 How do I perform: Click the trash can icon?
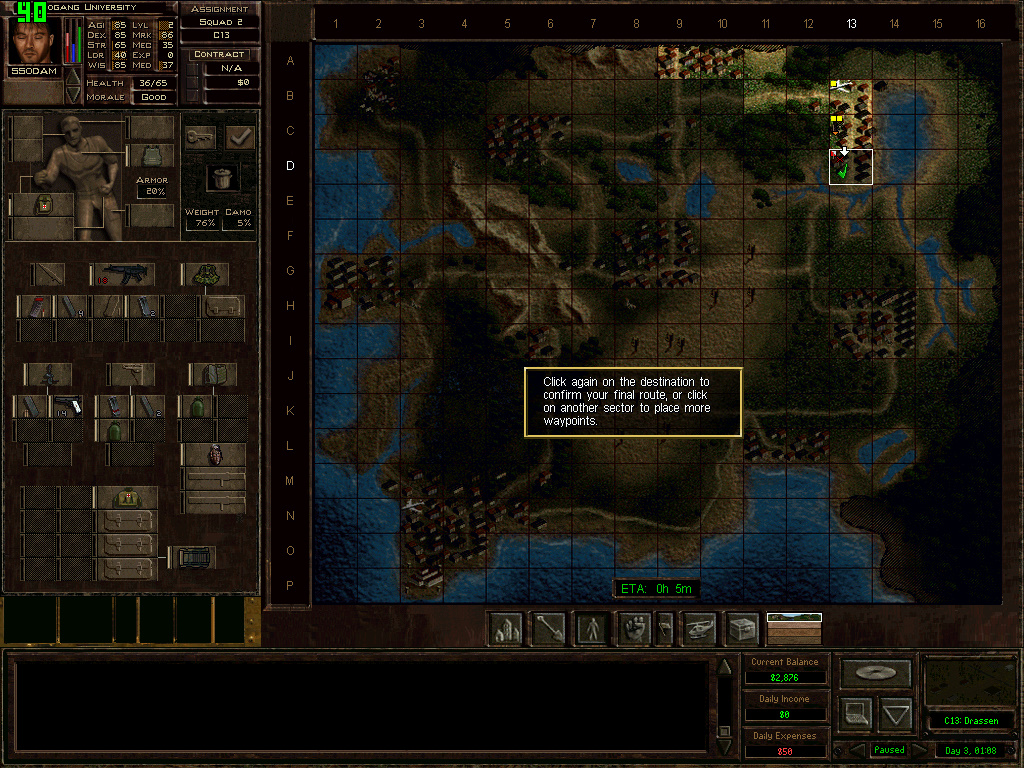tap(221, 177)
